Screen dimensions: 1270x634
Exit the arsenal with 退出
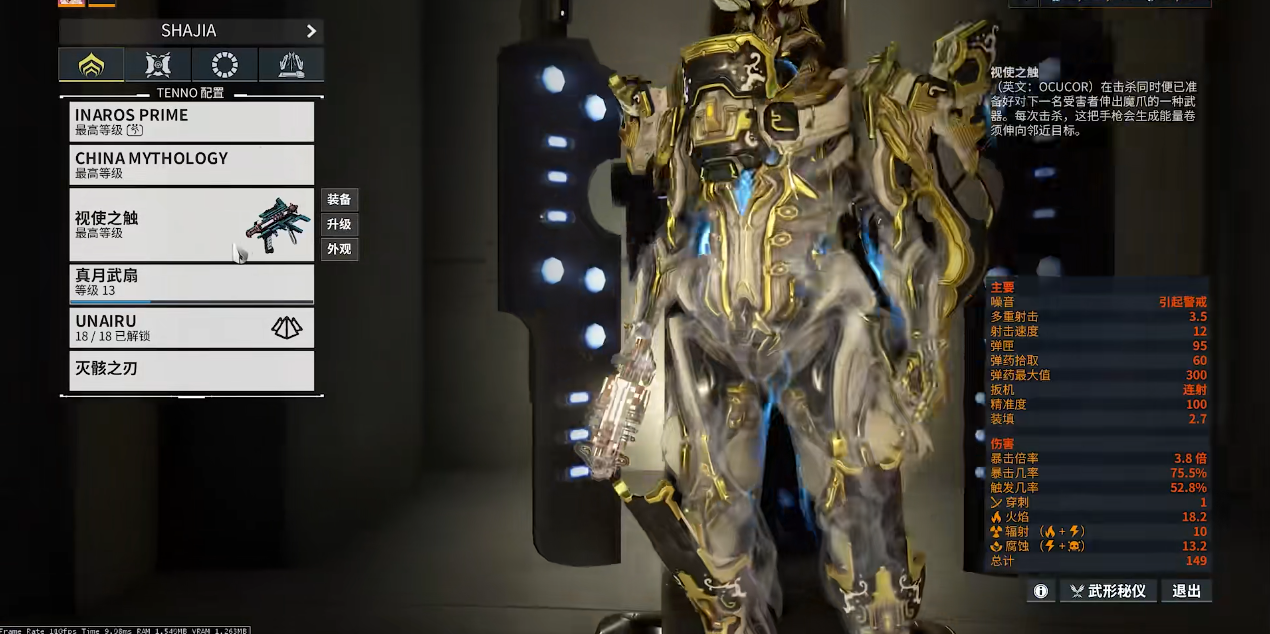1187,591
